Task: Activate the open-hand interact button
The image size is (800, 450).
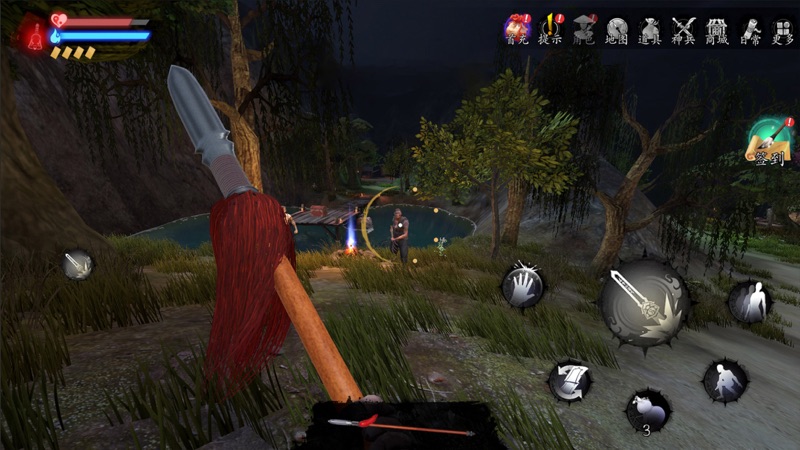Action: point(522,287)
